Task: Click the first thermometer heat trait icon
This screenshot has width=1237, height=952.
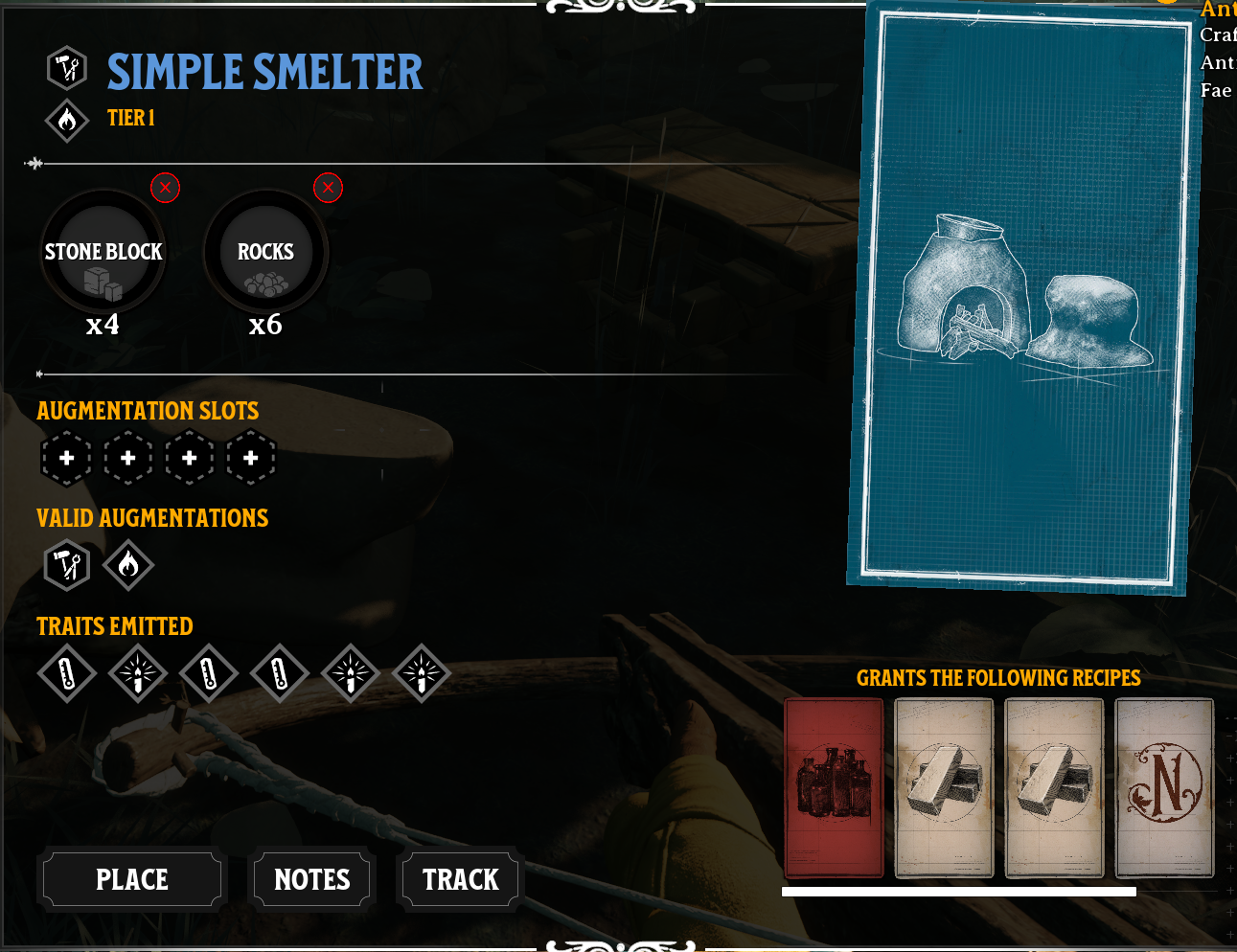Action: pyautogui.click(x=66, y=673)
